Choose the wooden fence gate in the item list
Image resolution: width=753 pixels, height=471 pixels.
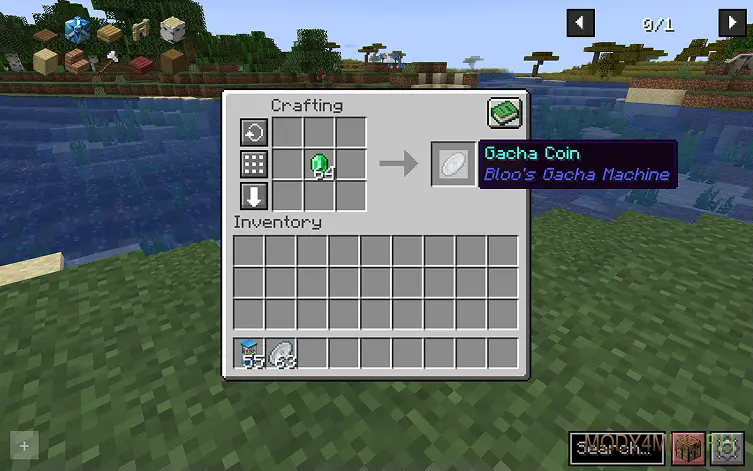[139, 31]
